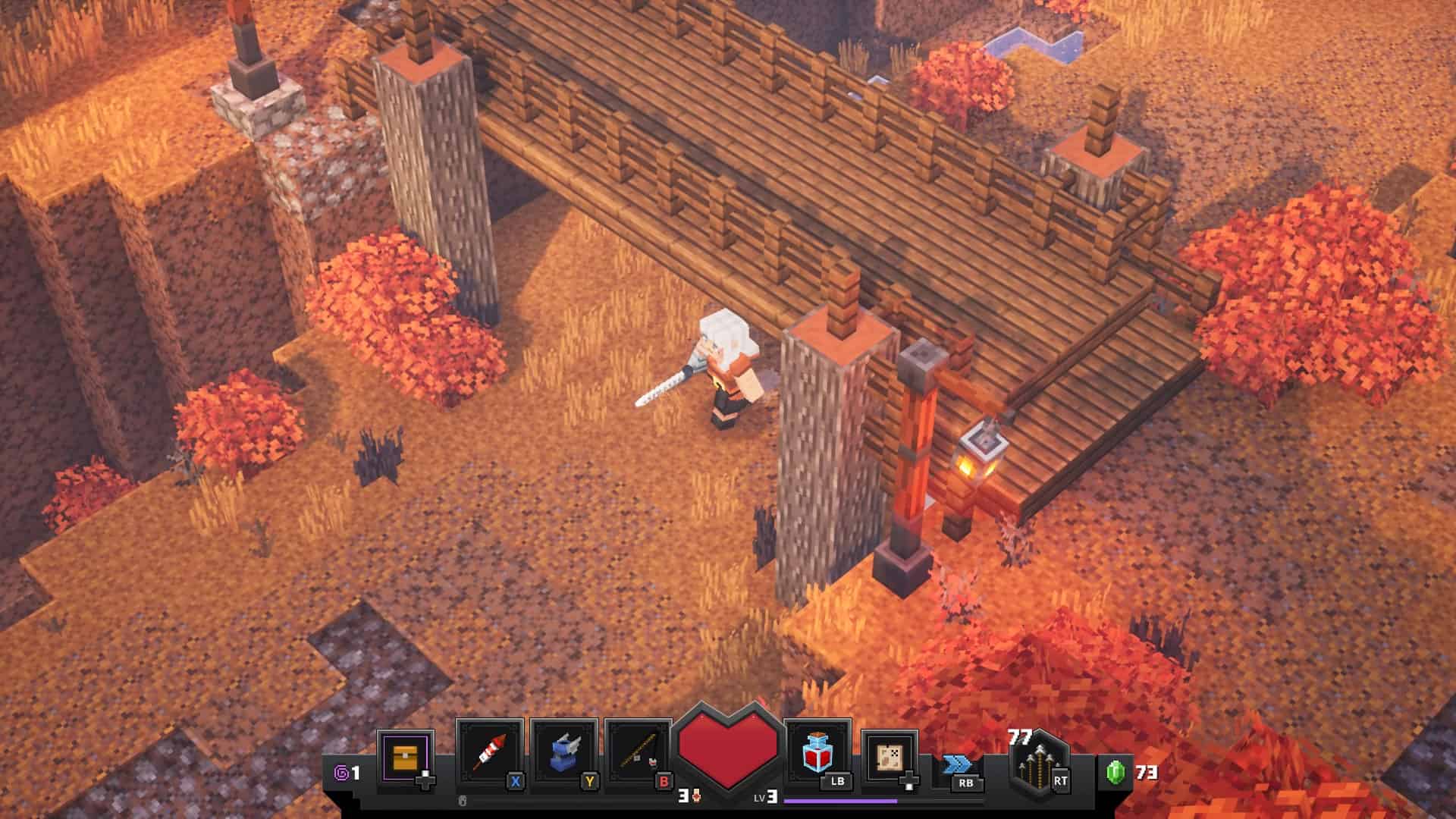Screen dimensions: 1456x819
Task: Use the fishing rod artifact
Action: tap(638, 753)
